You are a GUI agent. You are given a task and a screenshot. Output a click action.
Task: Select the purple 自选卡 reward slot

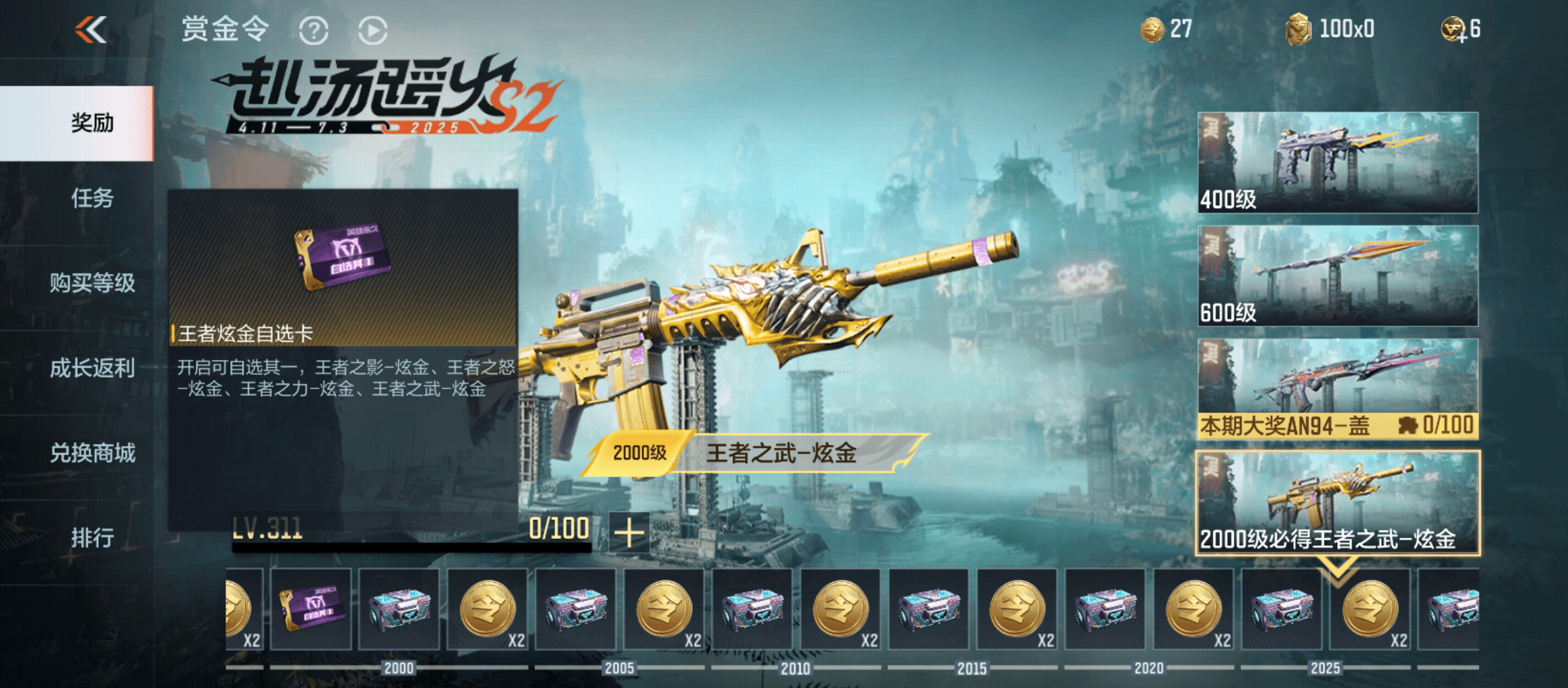pos(311,609)
